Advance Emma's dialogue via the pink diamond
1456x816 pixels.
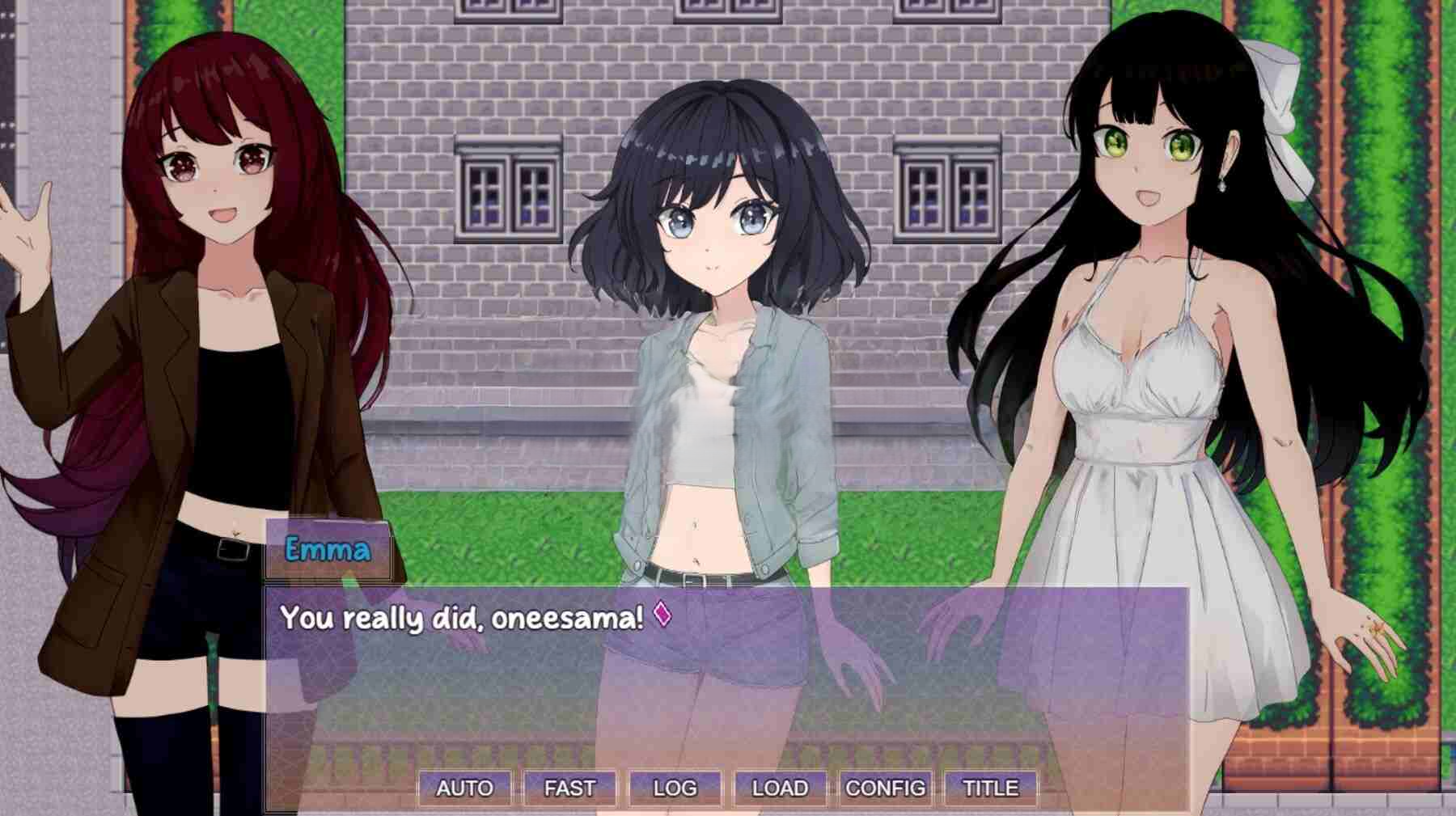[662, 614]
